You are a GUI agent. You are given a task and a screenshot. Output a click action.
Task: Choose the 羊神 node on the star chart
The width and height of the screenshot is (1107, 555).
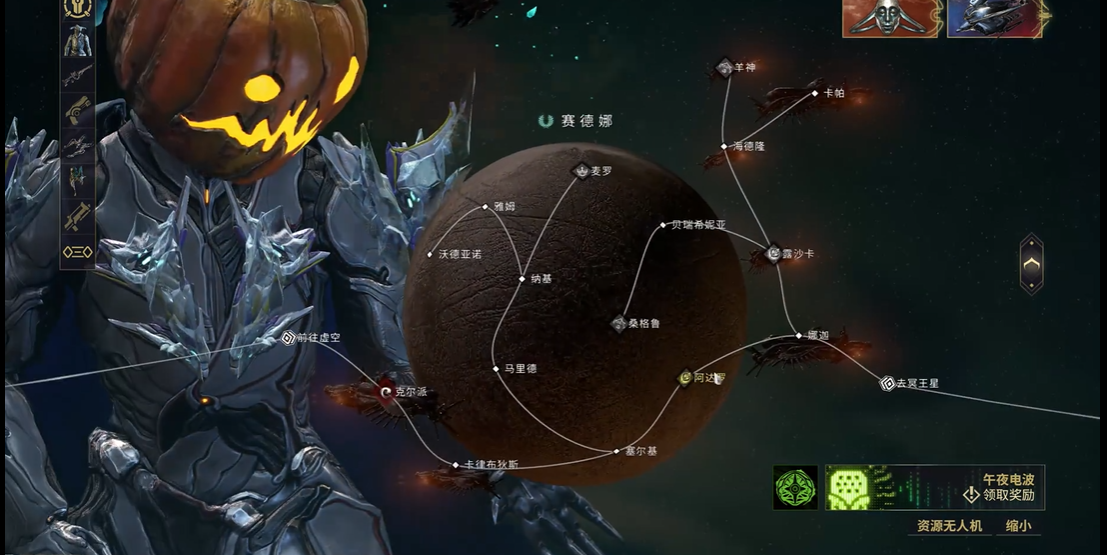coord(726,68)
